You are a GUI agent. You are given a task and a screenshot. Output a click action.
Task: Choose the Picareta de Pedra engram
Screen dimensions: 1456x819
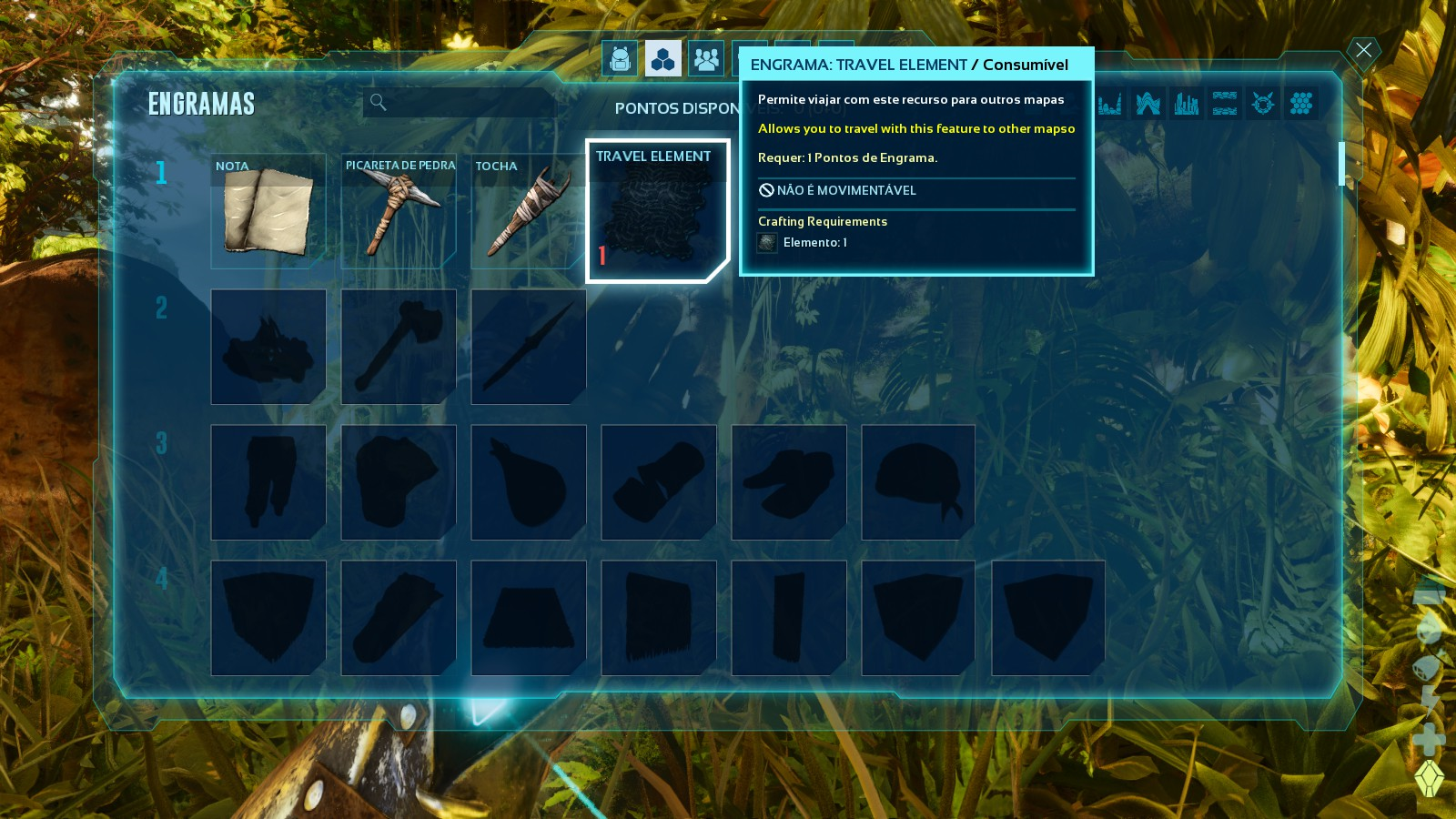point(399,211)
